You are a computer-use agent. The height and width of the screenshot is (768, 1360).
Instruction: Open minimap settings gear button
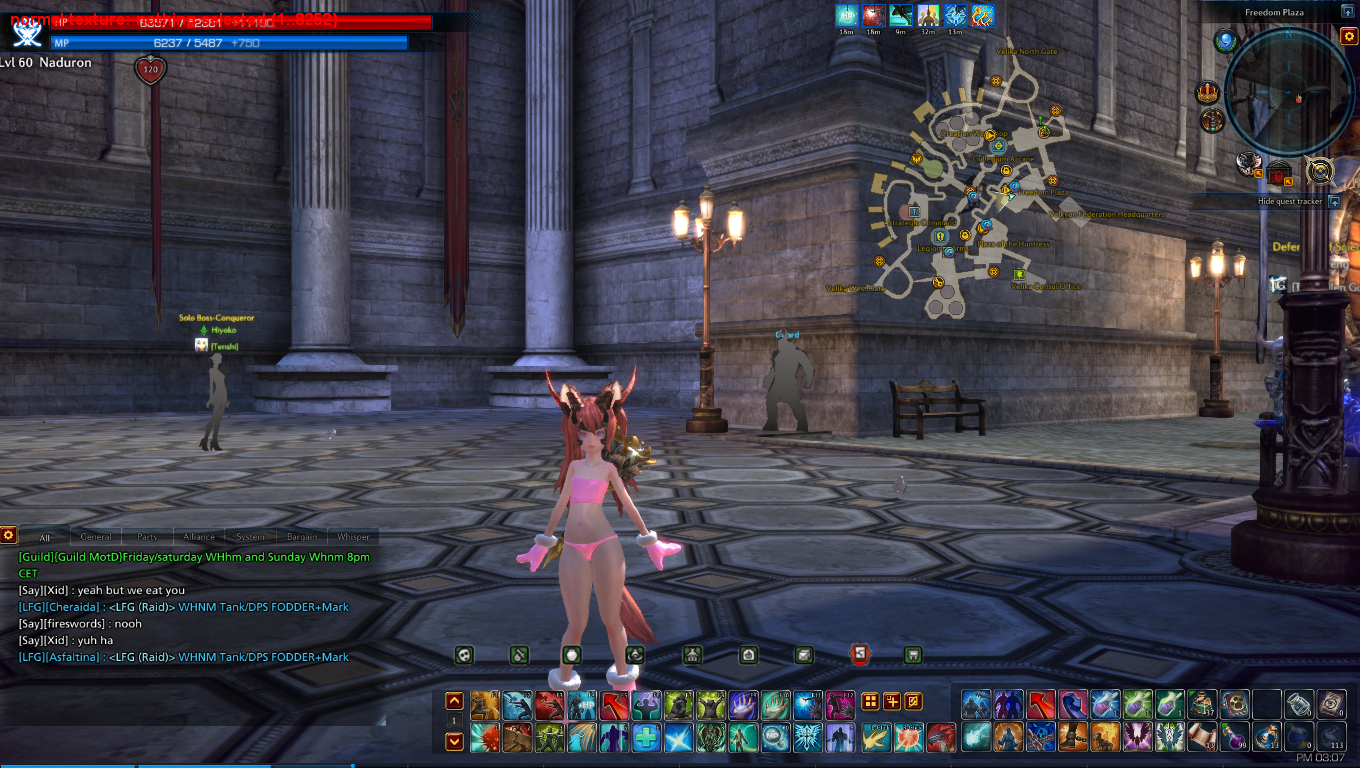point(1348,37)
